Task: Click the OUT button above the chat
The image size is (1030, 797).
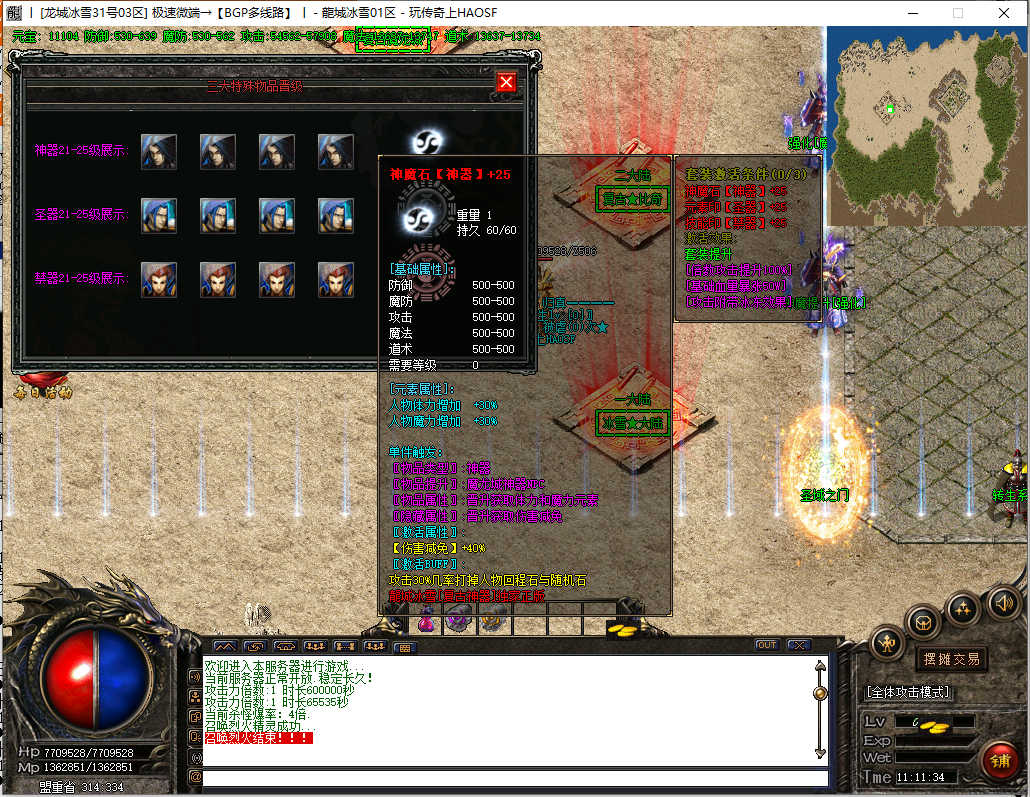Action: point(767,645)
